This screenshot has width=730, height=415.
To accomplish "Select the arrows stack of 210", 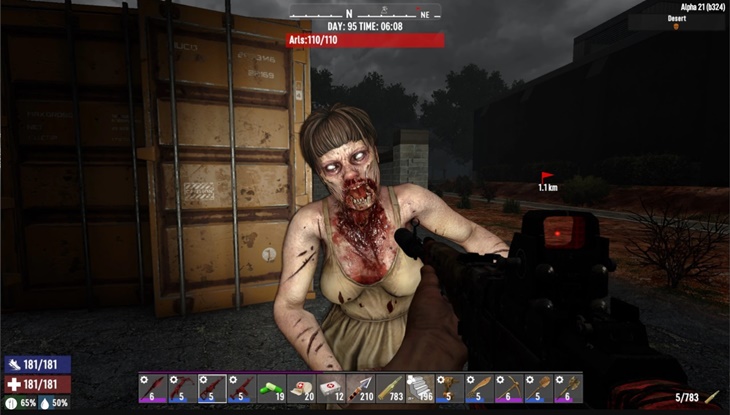I will [360, 388].
